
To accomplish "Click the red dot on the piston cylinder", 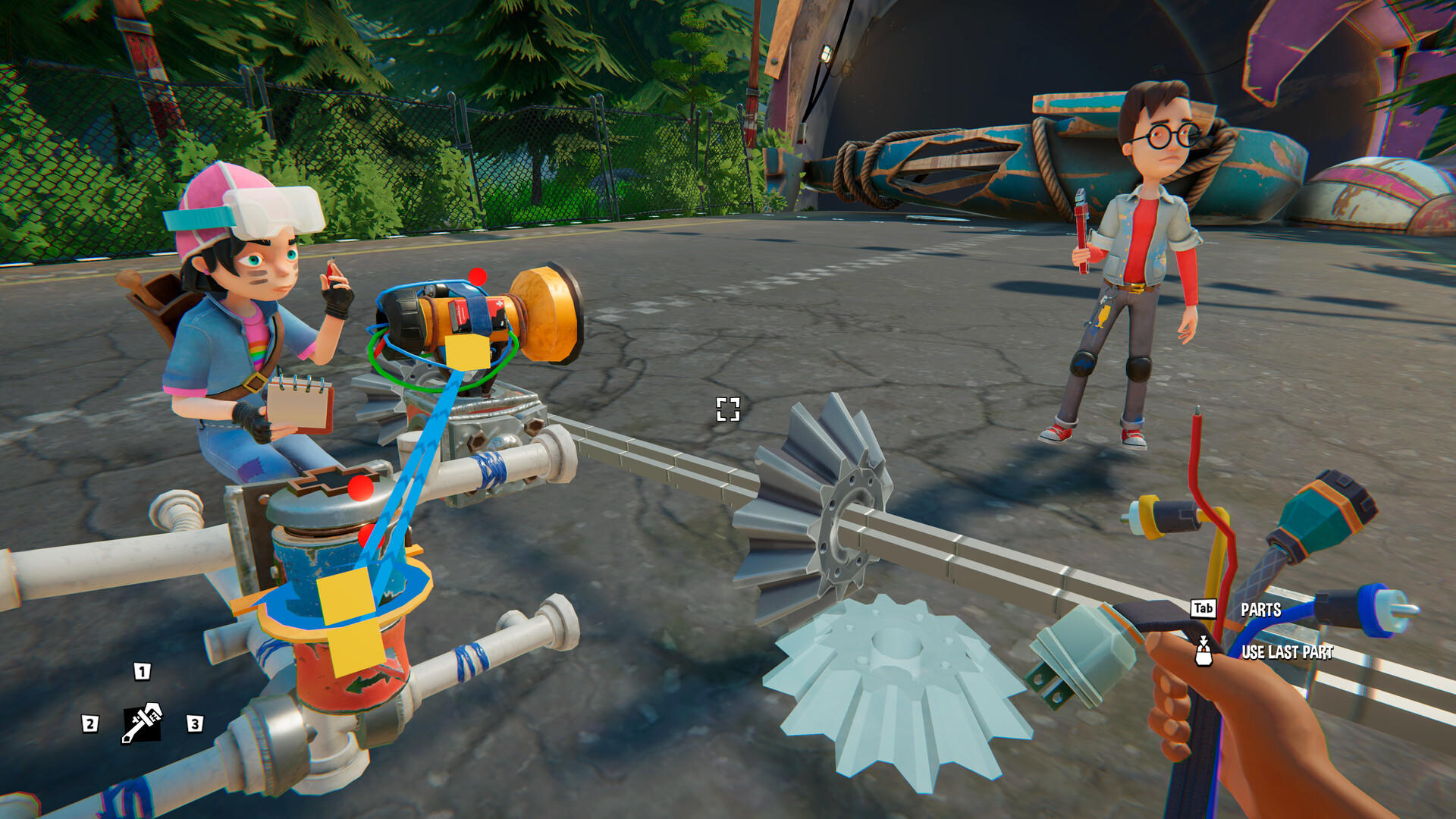I will (359, 489).
